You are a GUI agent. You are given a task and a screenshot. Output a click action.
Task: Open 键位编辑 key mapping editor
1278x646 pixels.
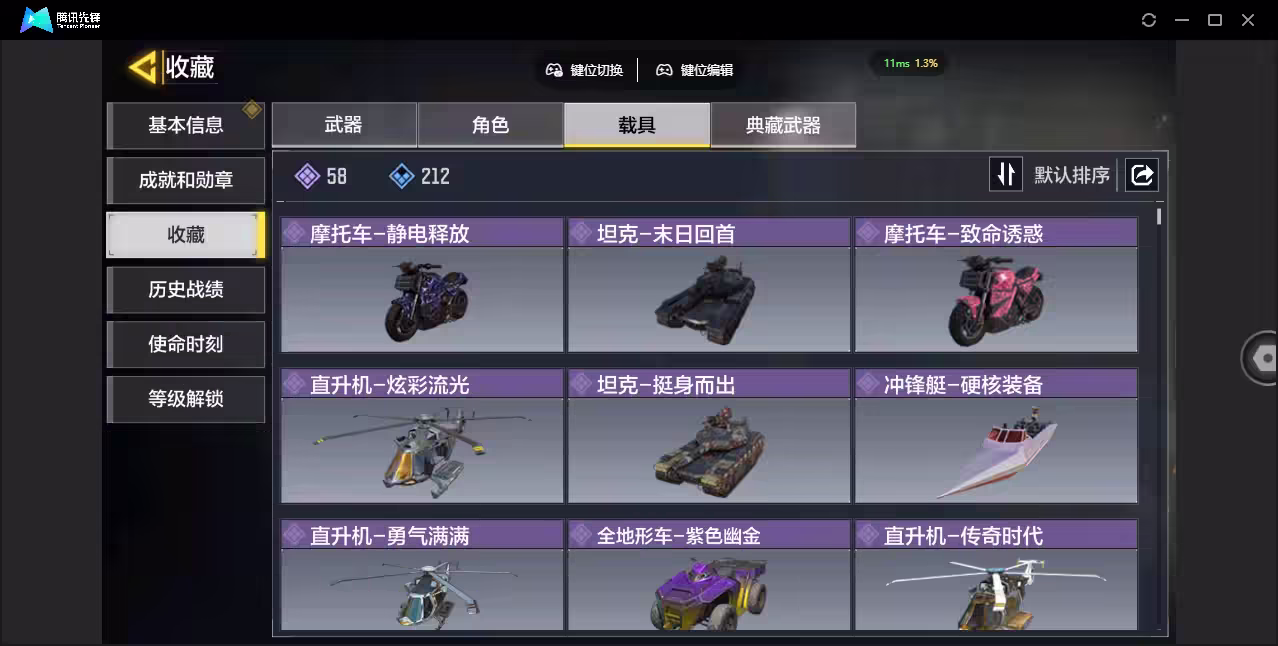pos(695,70)
